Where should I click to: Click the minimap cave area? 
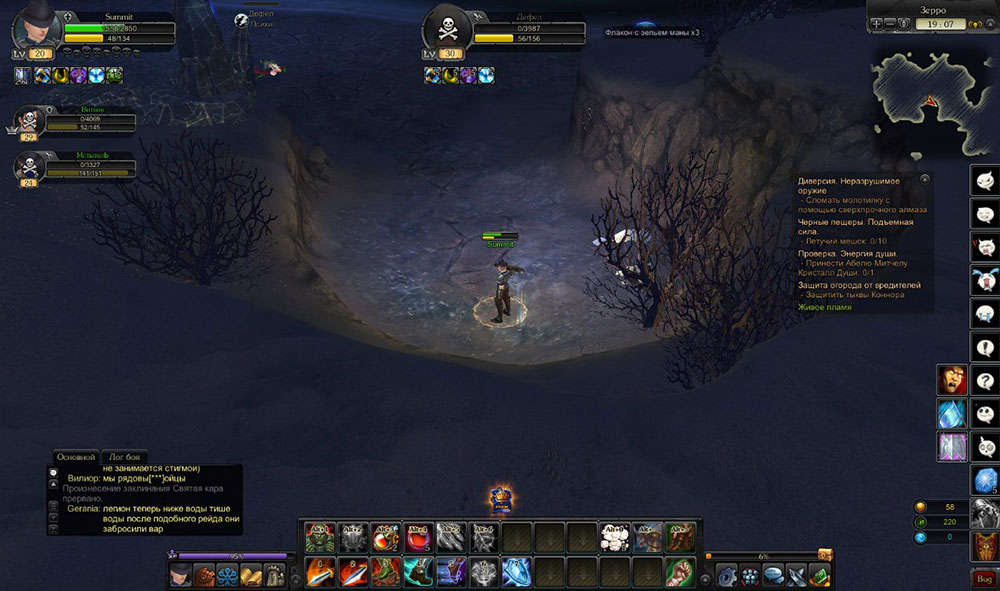point(930,97)
